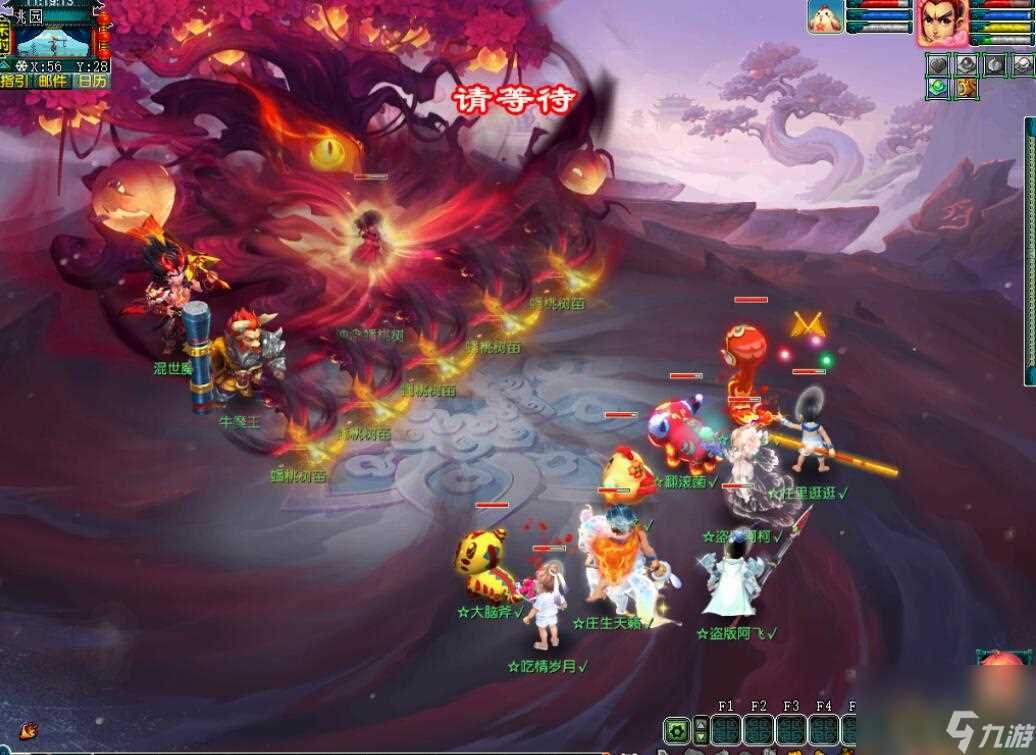Open the 指引 guide button

tap(15, 81)
